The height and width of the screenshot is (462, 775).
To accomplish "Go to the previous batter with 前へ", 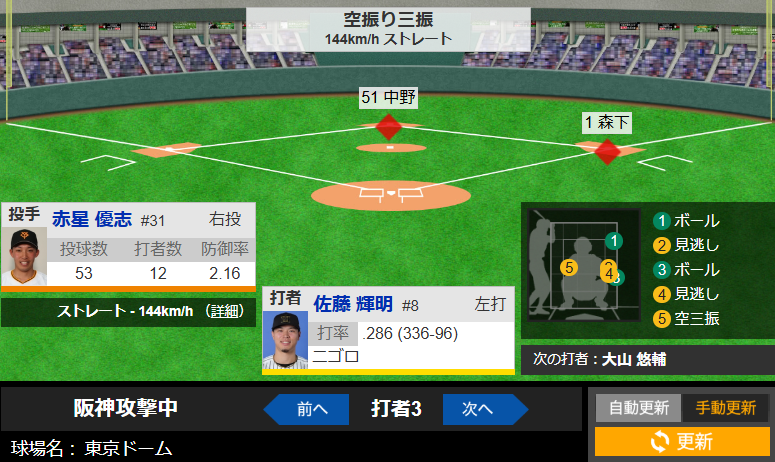I will click(x=307, y=408).
